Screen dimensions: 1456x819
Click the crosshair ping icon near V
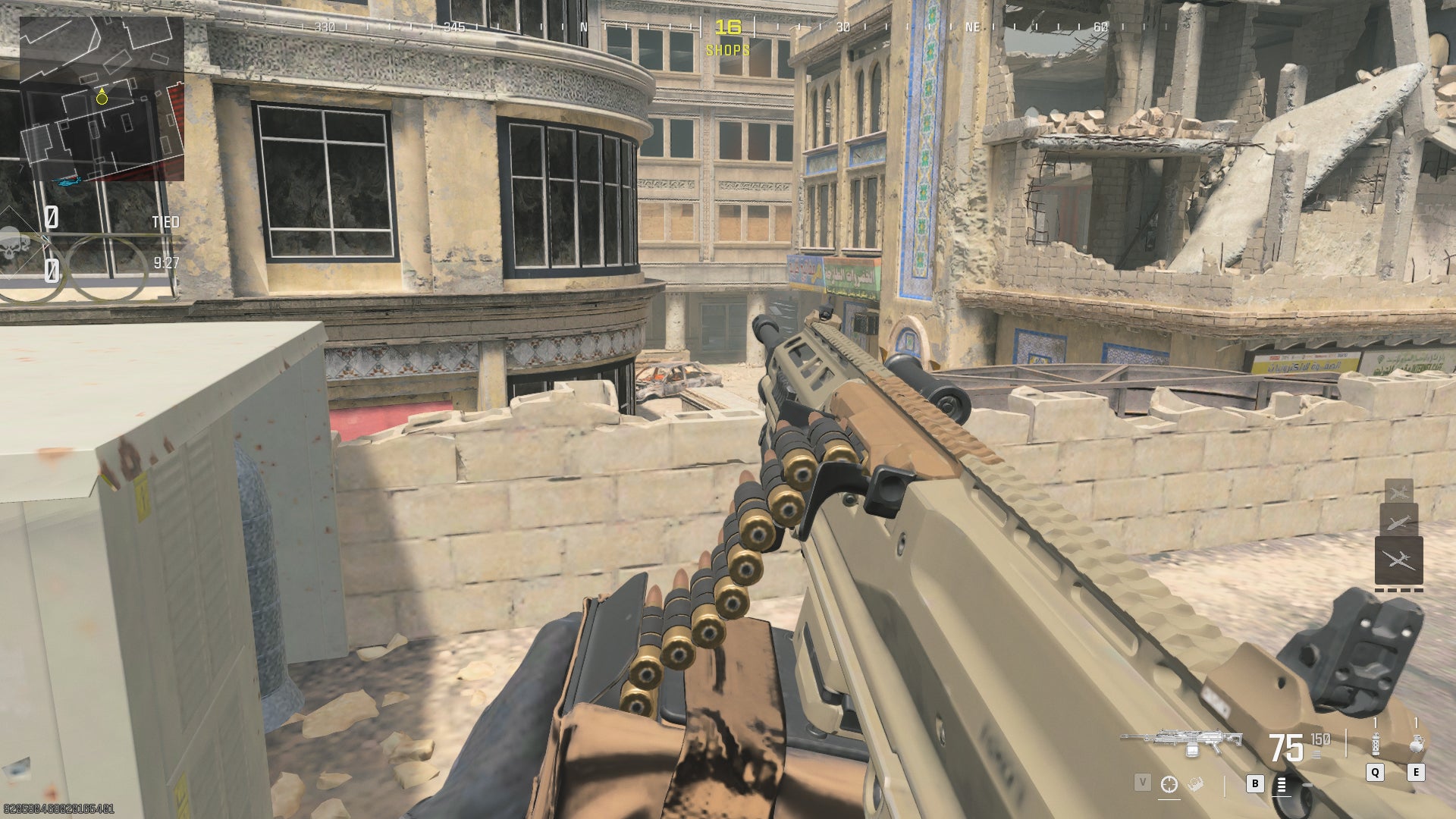(1169, 784)
